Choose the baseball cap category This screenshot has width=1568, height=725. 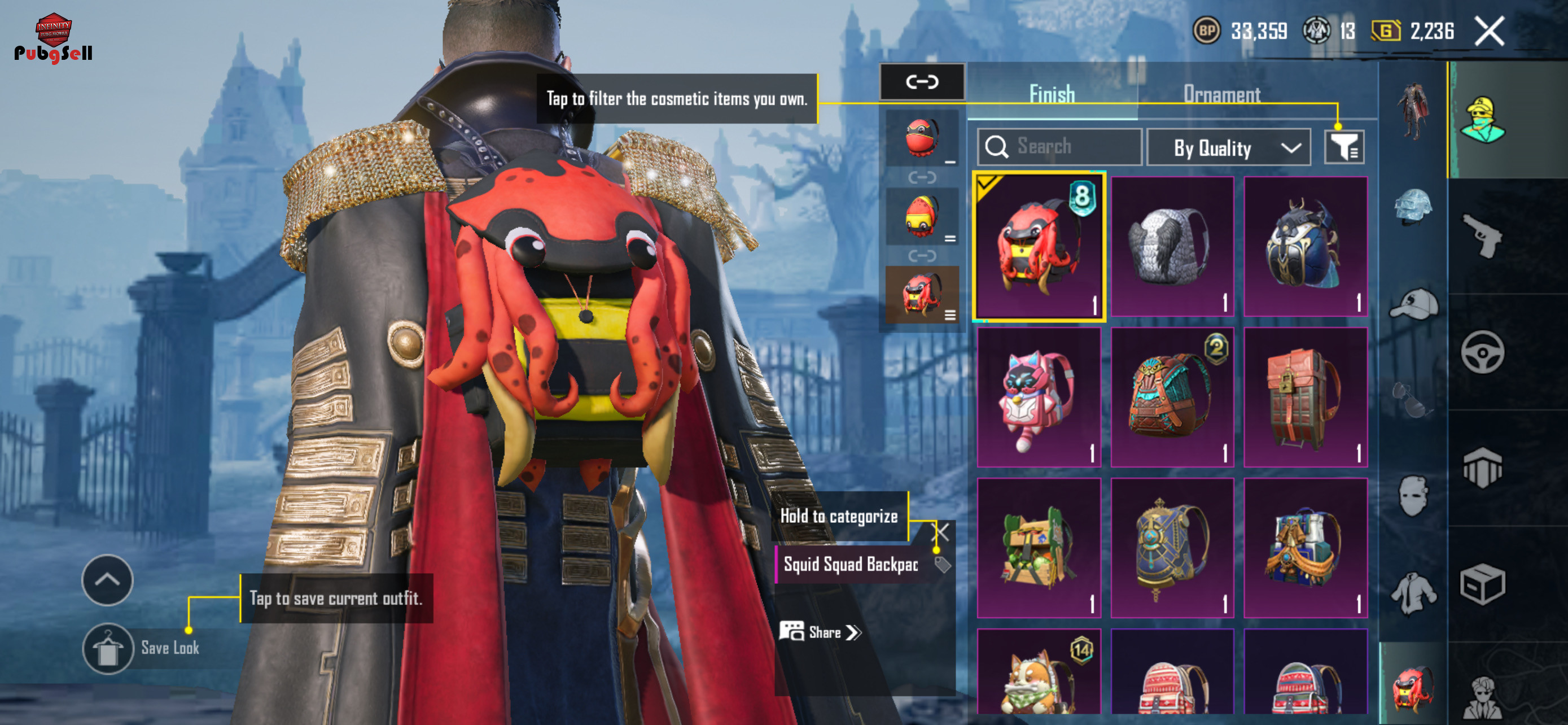click(1413, 304)
